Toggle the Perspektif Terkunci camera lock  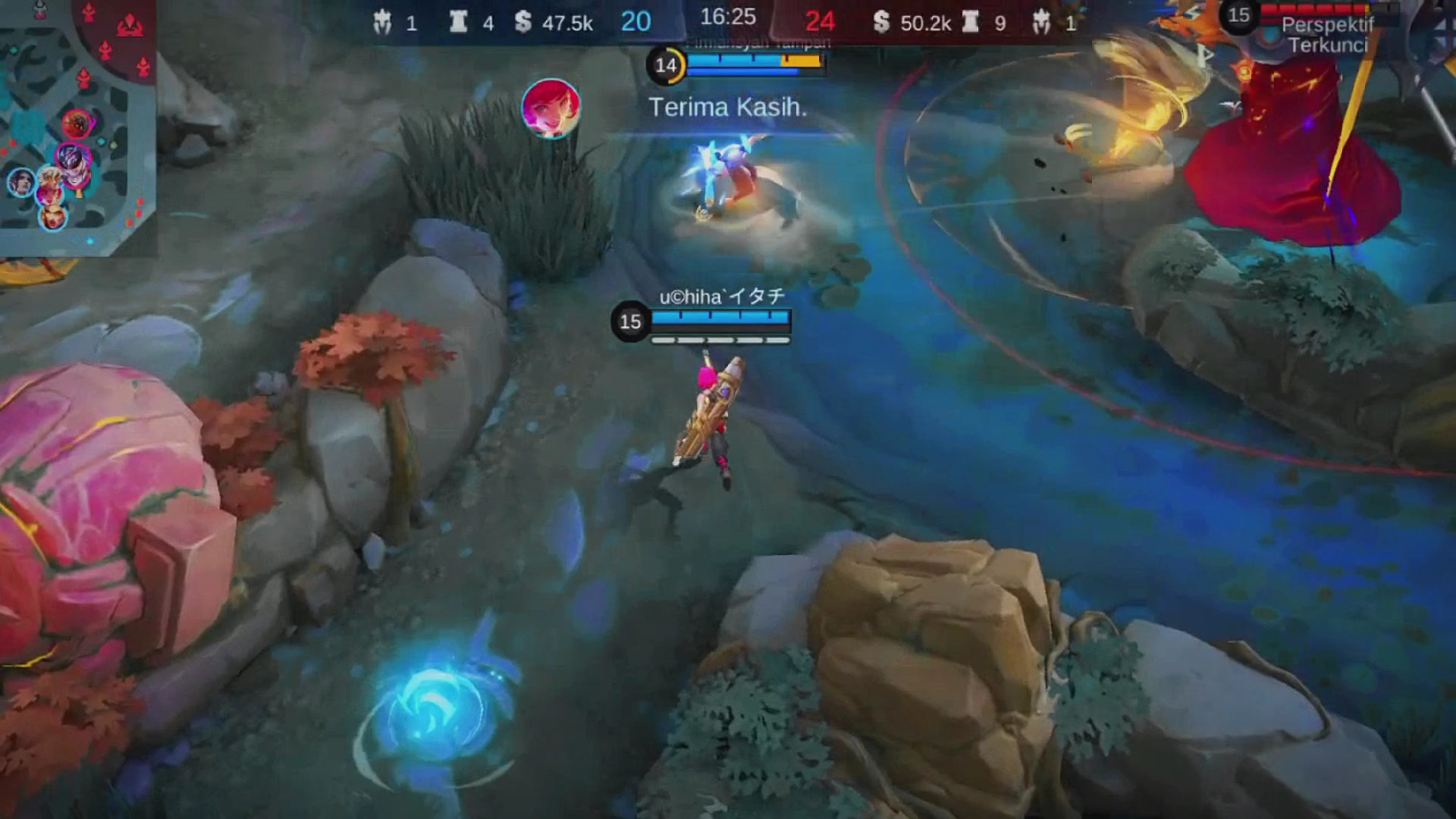1327,35
